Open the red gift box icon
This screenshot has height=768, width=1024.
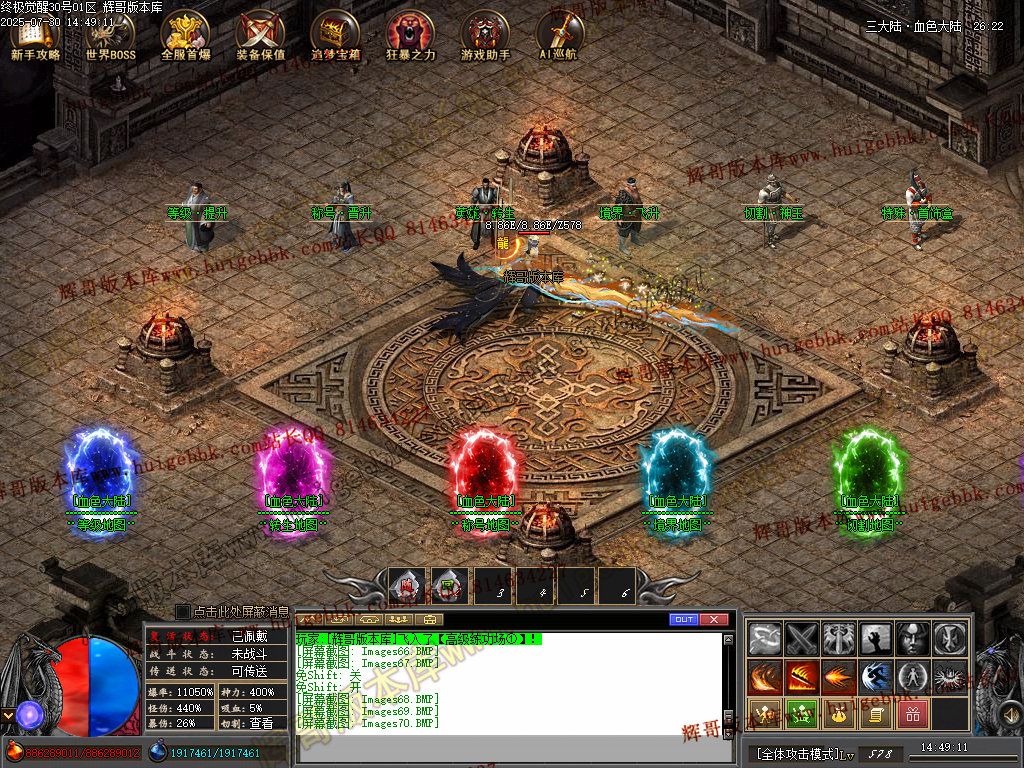(x=912, y=714)
